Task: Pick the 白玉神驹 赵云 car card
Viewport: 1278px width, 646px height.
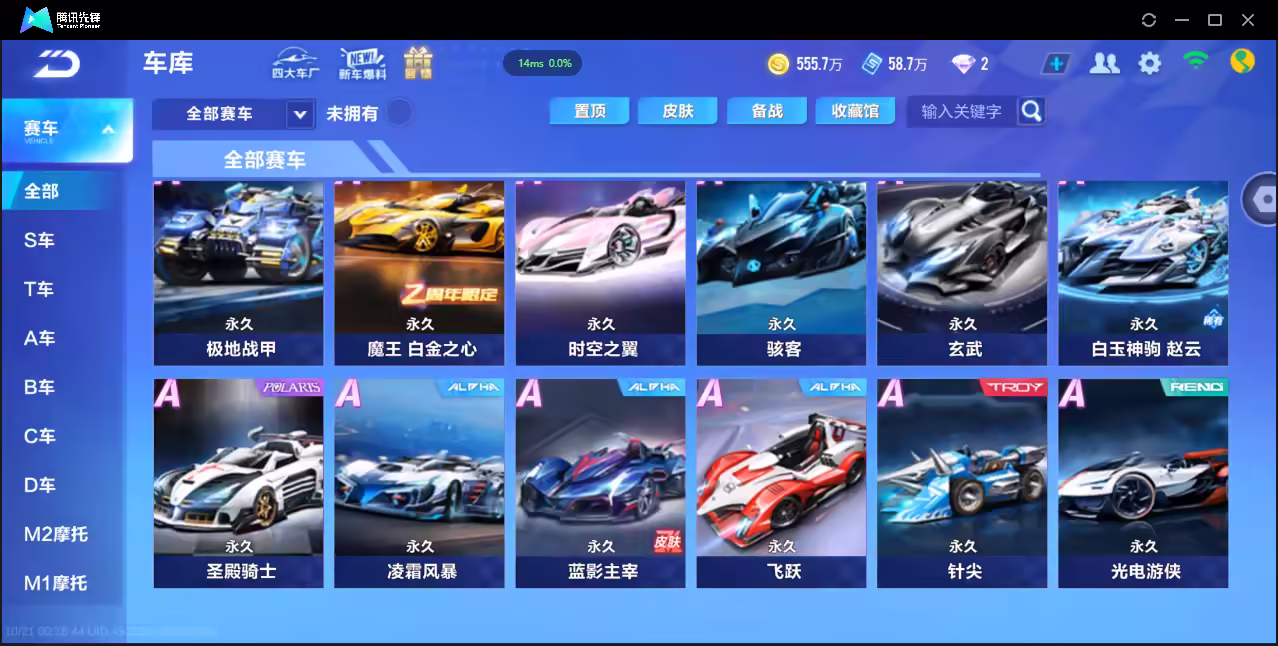Action: tap(1143, 272)
